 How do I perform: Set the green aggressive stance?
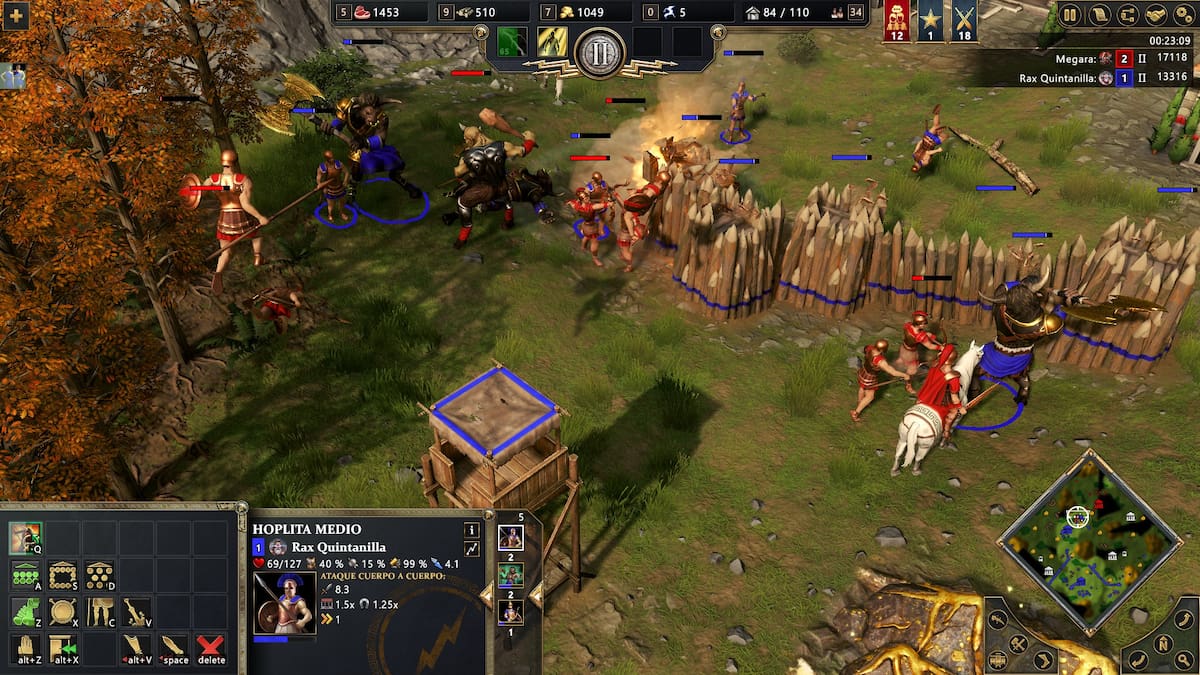pyautogui.click(x=25, y=611)
